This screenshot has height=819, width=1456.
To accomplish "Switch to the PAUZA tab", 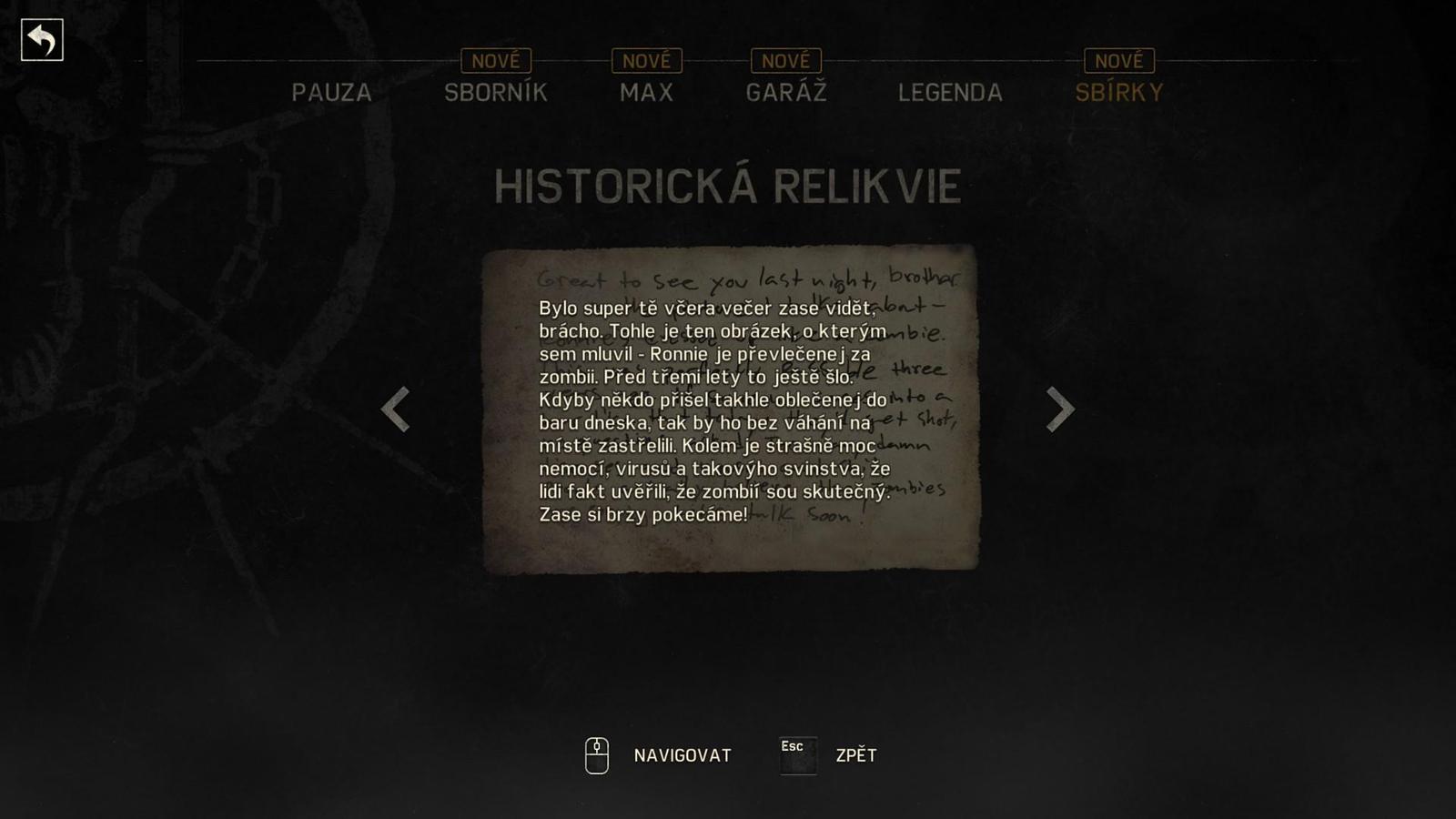I will pyautogui.click(x=330, y=92).
